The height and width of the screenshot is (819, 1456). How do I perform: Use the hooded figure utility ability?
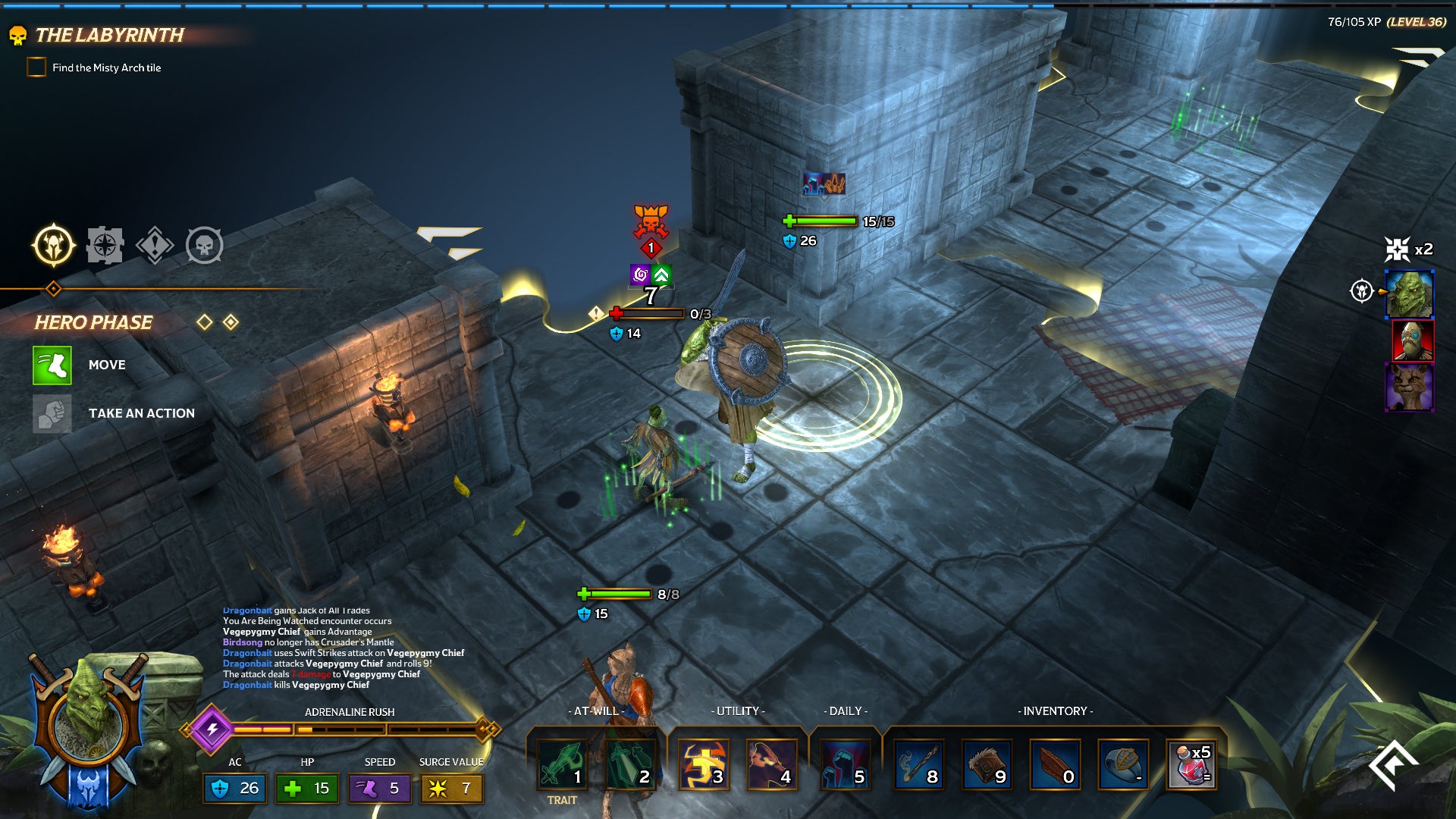point(771,764)
